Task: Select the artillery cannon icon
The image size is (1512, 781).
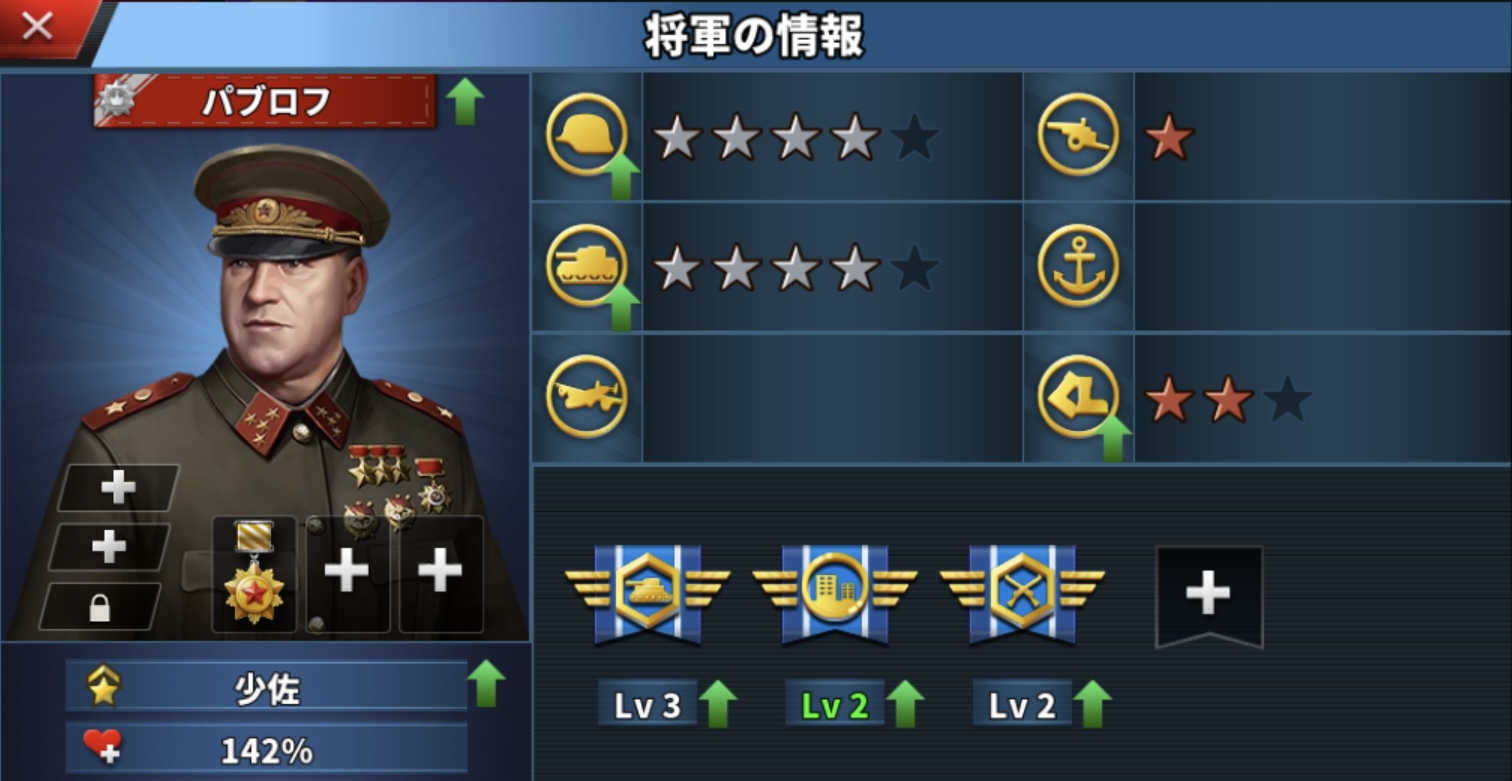Action: pos(1078,135)
